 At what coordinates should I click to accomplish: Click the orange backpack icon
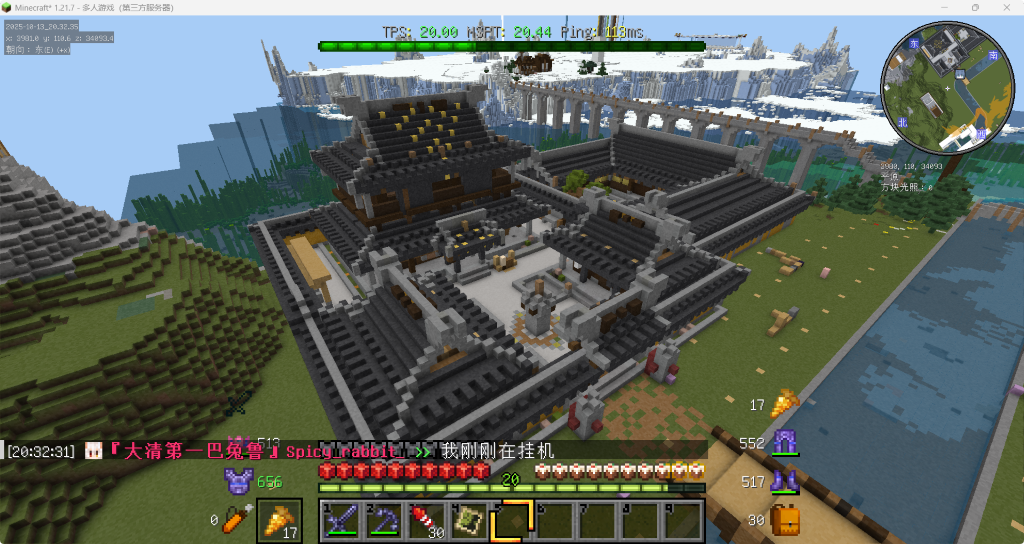pos(785,519)
